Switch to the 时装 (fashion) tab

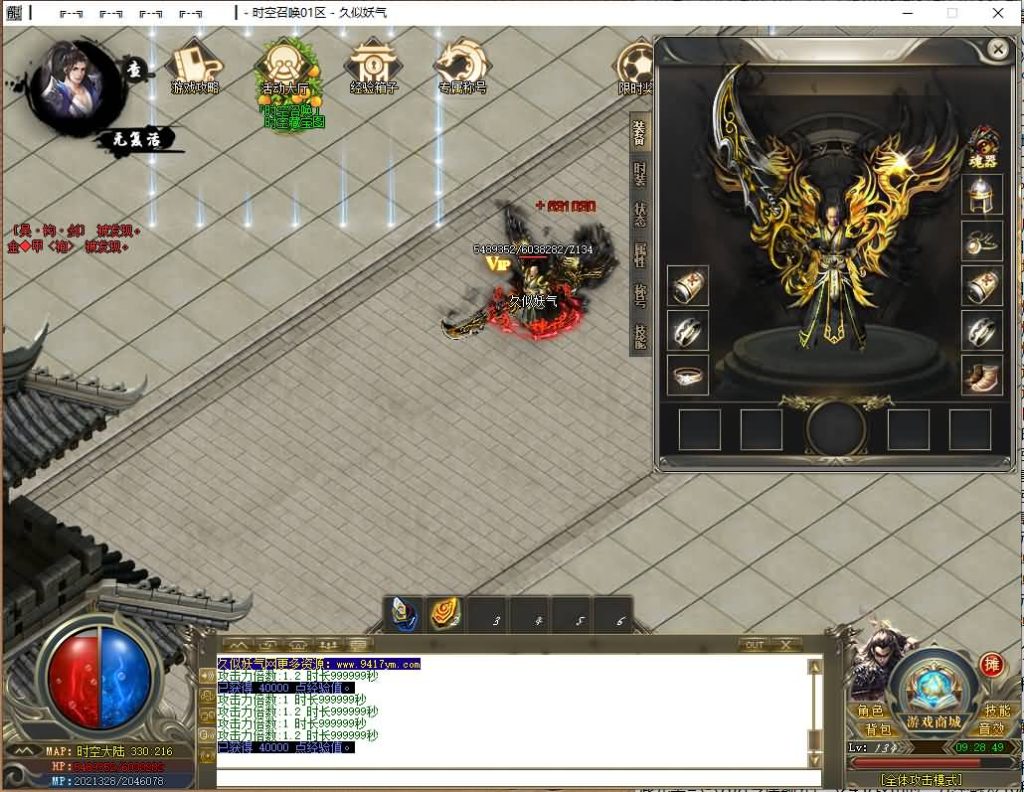click(x=639, y=172)
